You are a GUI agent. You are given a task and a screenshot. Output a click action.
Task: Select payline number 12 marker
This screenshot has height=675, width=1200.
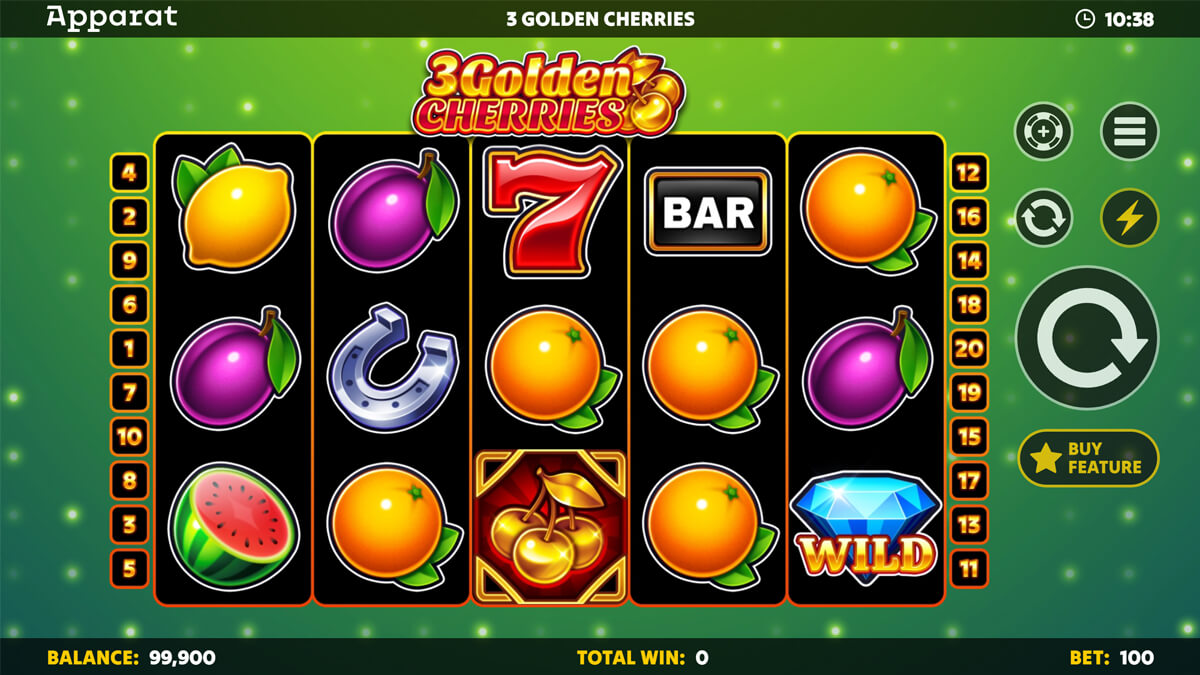969,172
